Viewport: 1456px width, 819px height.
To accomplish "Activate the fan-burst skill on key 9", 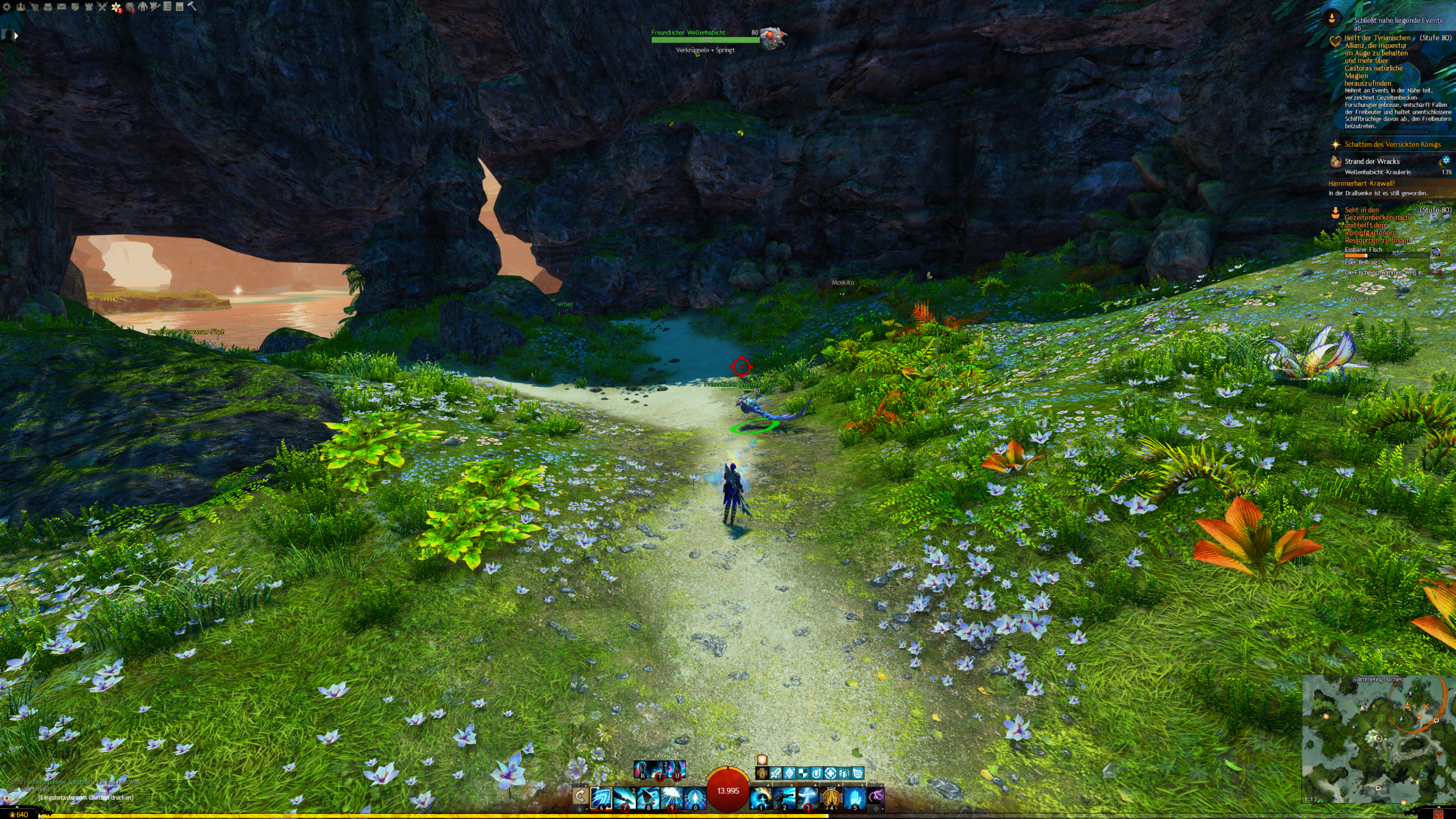I will pyautogui.click(x=672, y=798).
